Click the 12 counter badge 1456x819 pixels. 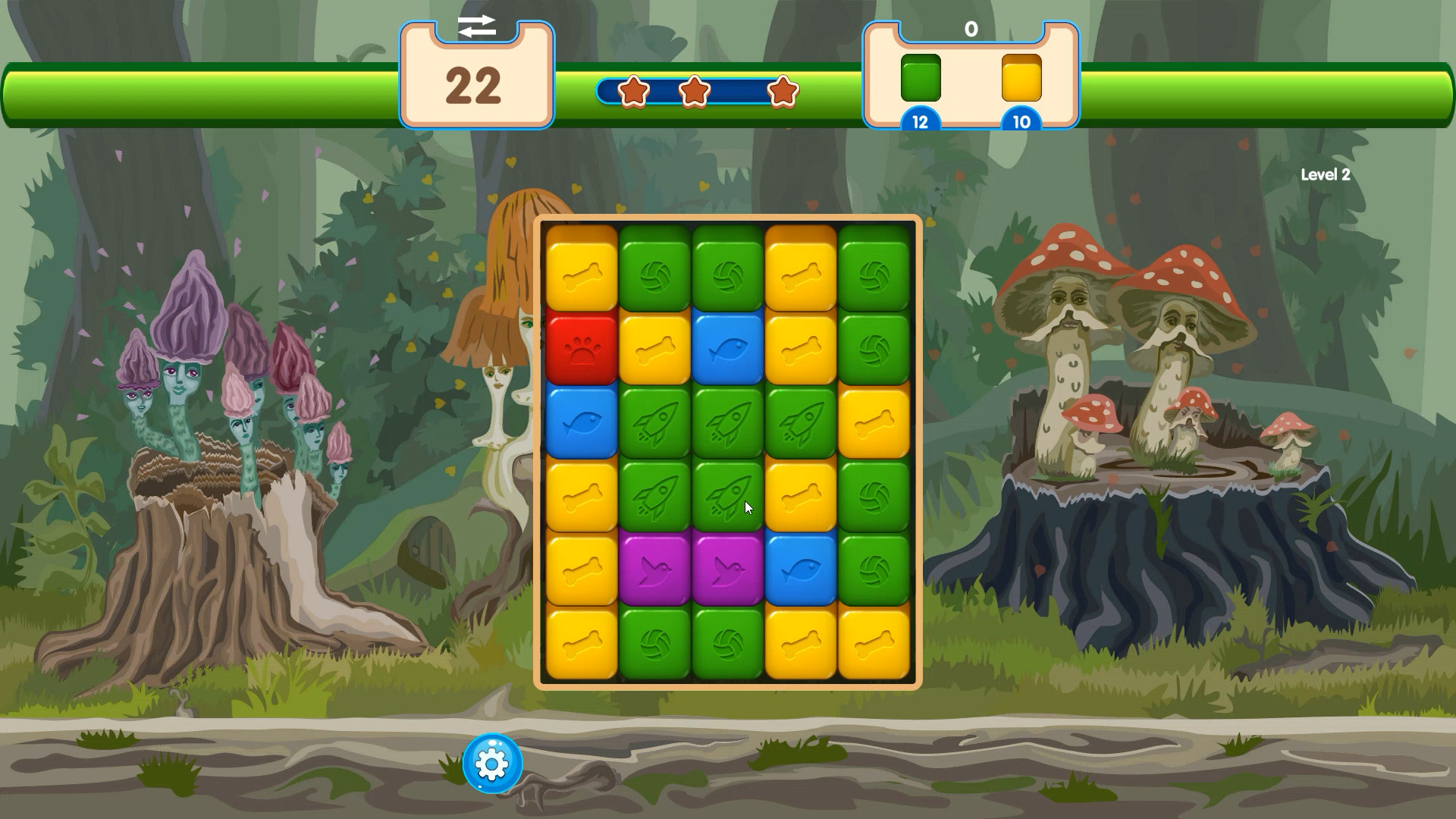point(919,121)
